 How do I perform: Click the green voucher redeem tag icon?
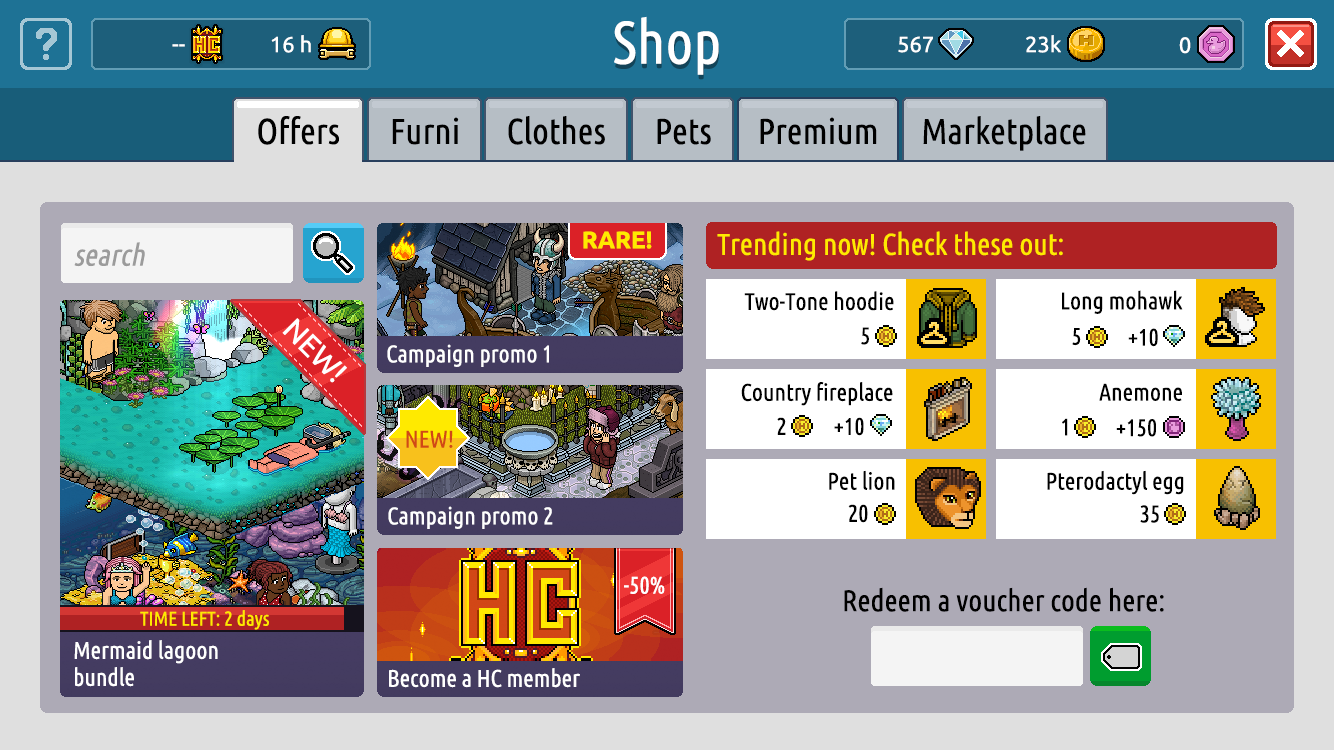point(1120,656)
